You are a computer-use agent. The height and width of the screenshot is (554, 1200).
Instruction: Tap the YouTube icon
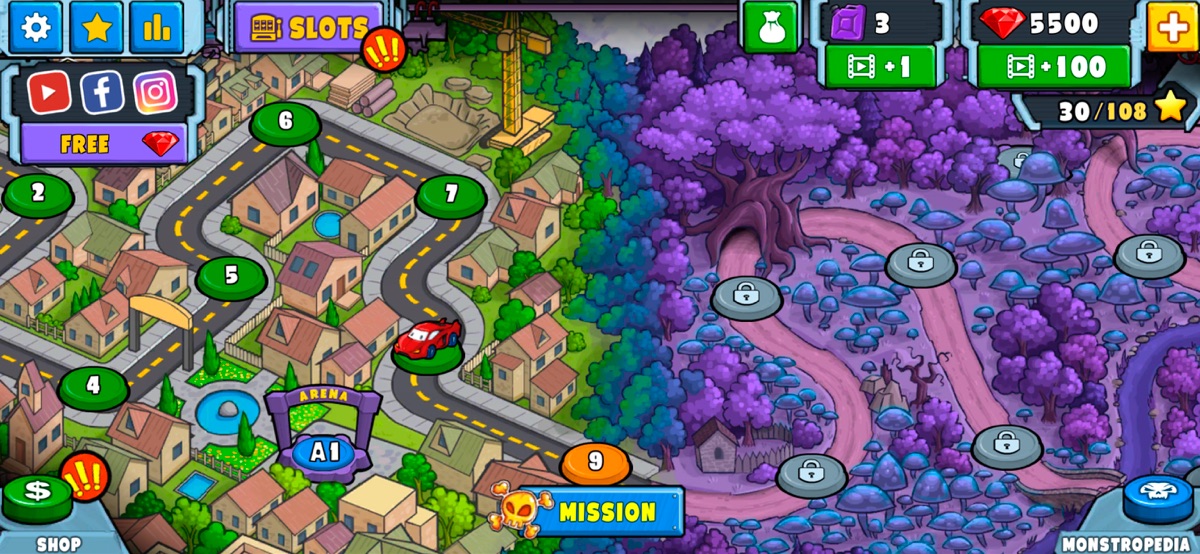48,93
